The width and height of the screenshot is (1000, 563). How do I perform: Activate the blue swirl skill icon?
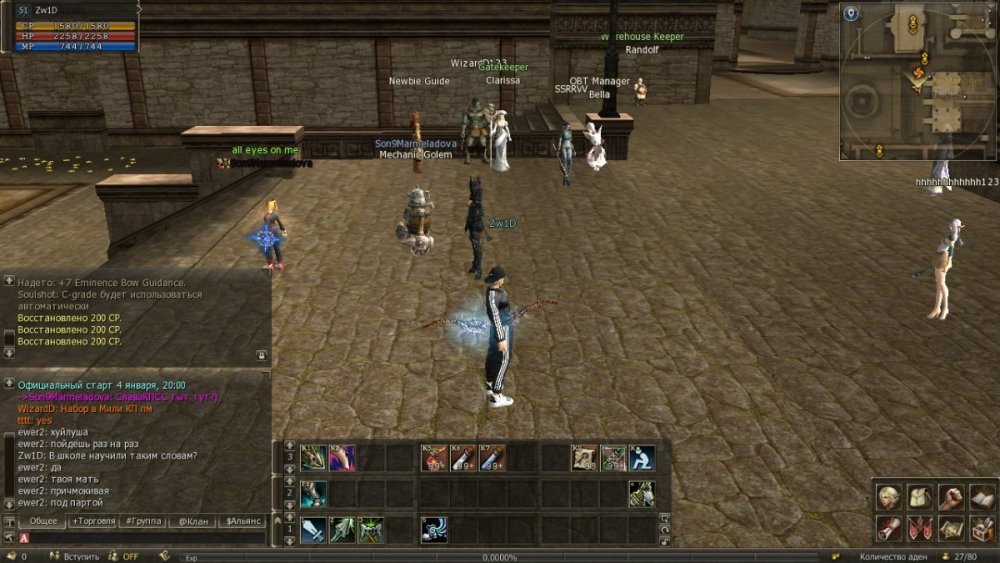click(433, 529)
